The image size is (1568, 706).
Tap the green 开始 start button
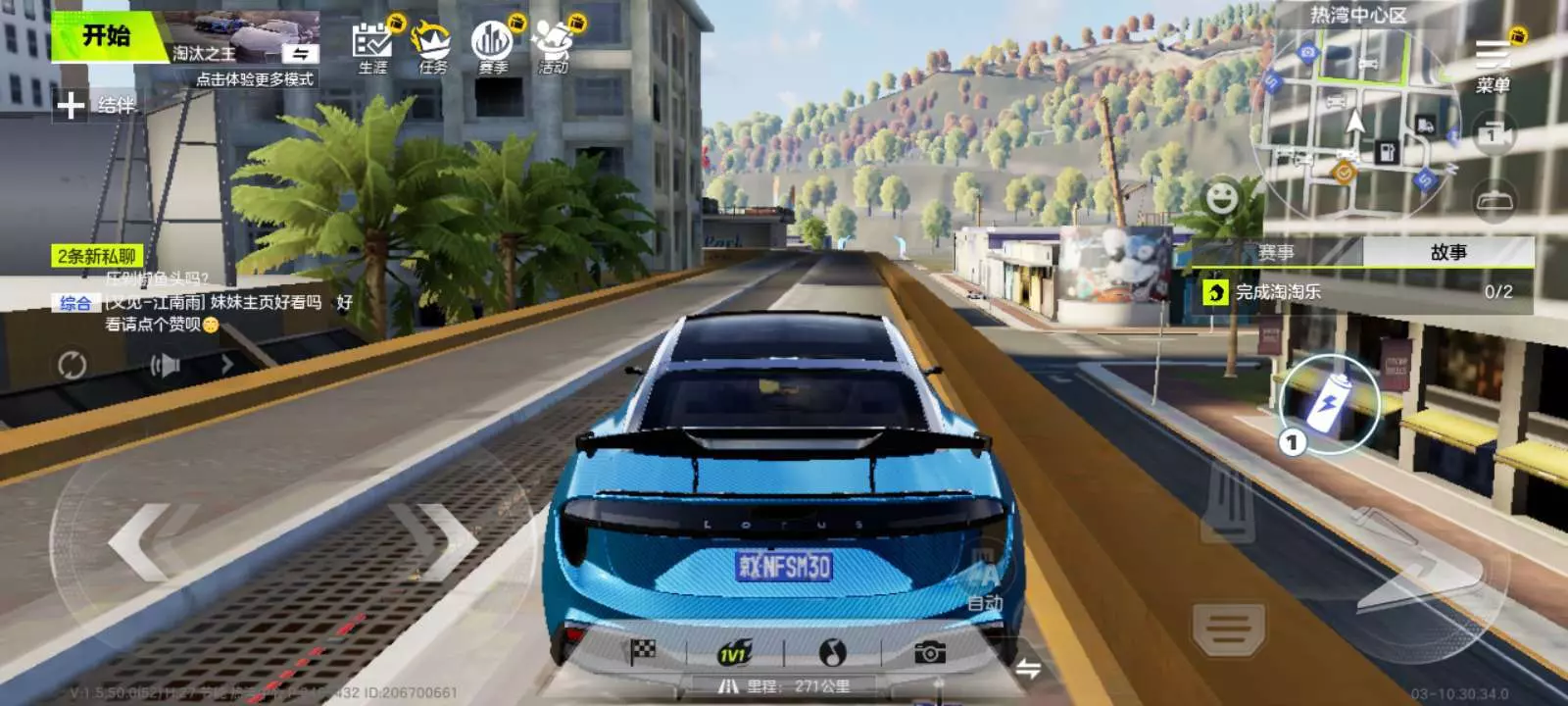(x=106, y=37)
